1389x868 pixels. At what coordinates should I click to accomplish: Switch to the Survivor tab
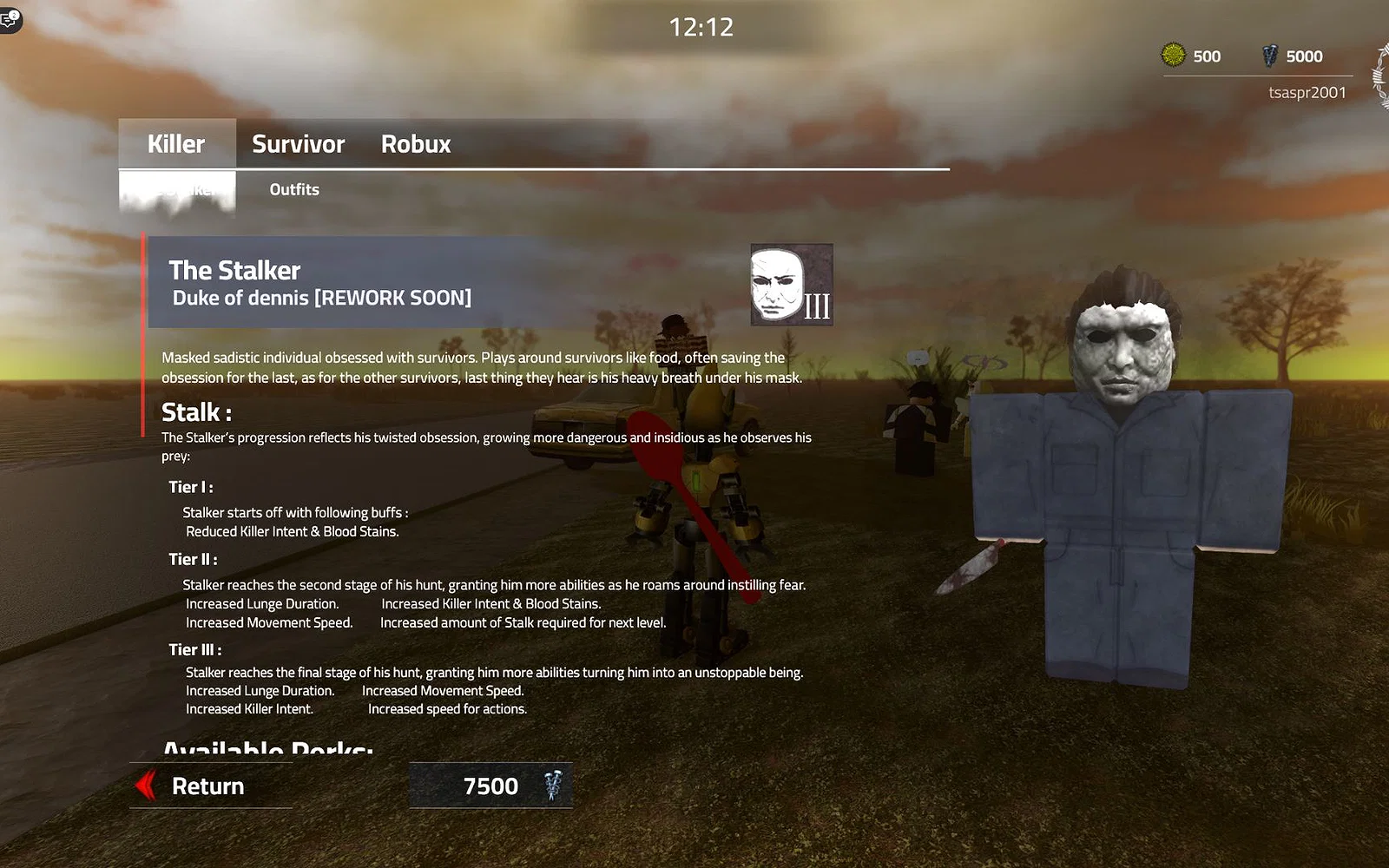297,143
